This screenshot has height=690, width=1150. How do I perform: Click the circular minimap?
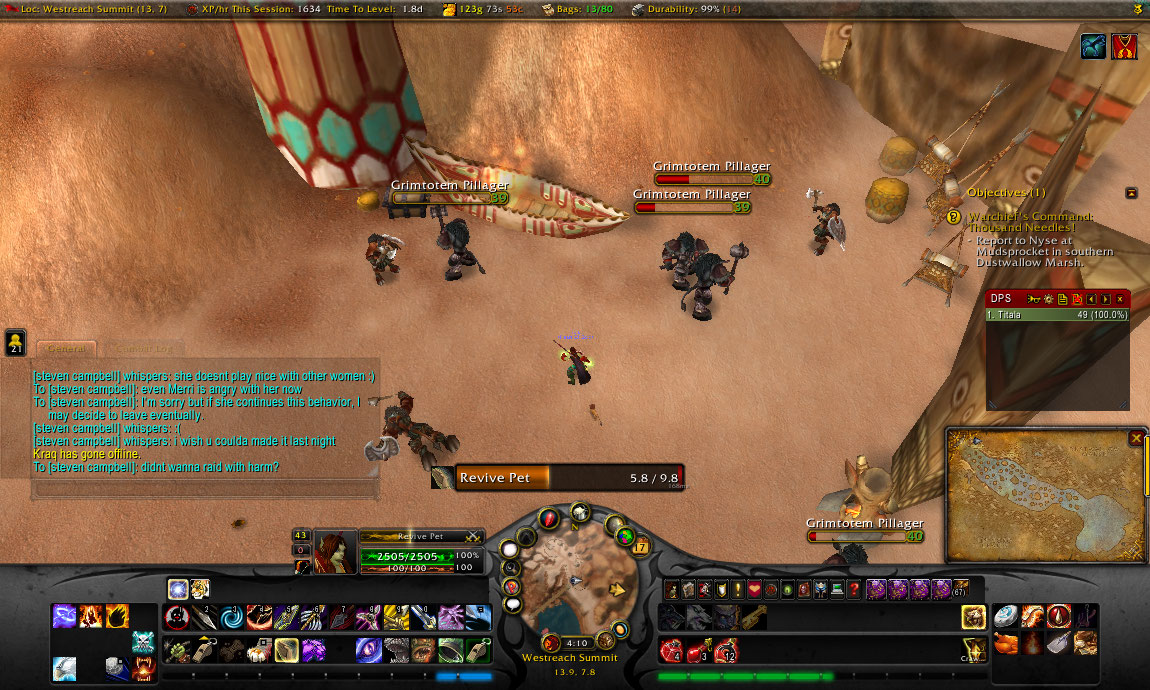572,578
